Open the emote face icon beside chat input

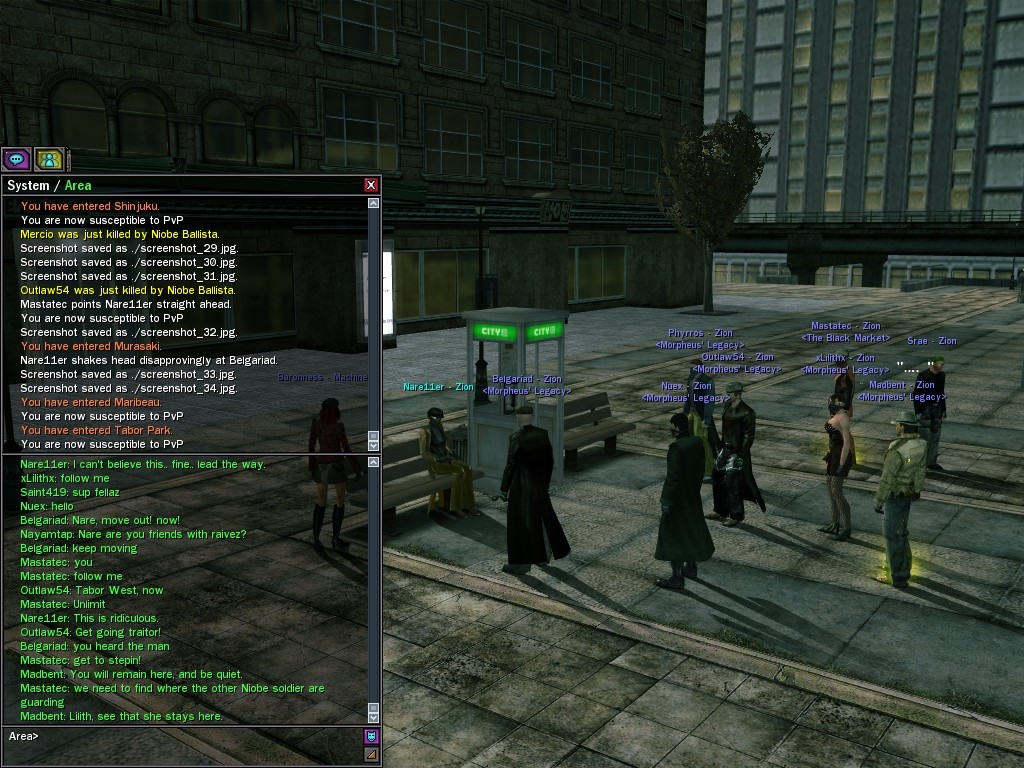tap(371, 737)
